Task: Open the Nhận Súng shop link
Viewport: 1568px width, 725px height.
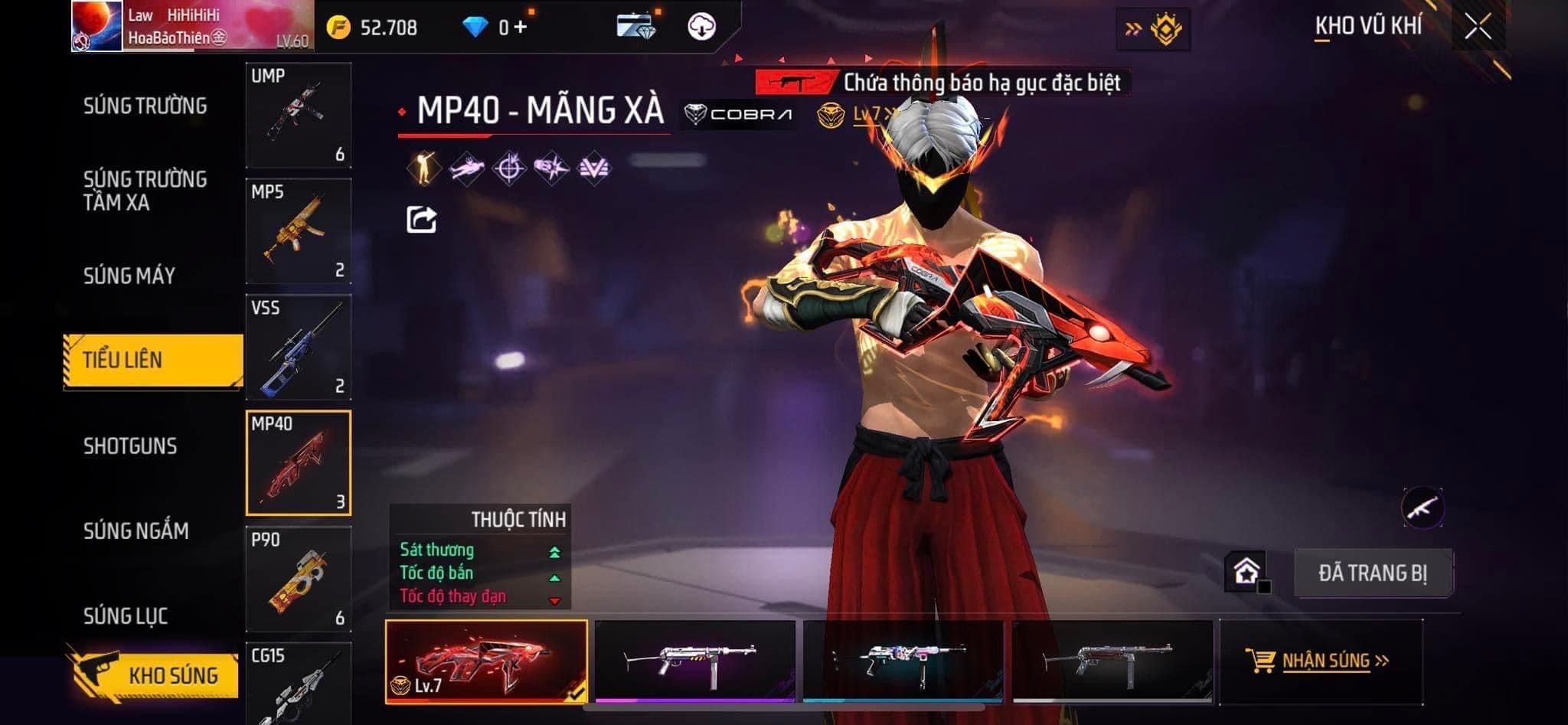Action: point(1318,661)
